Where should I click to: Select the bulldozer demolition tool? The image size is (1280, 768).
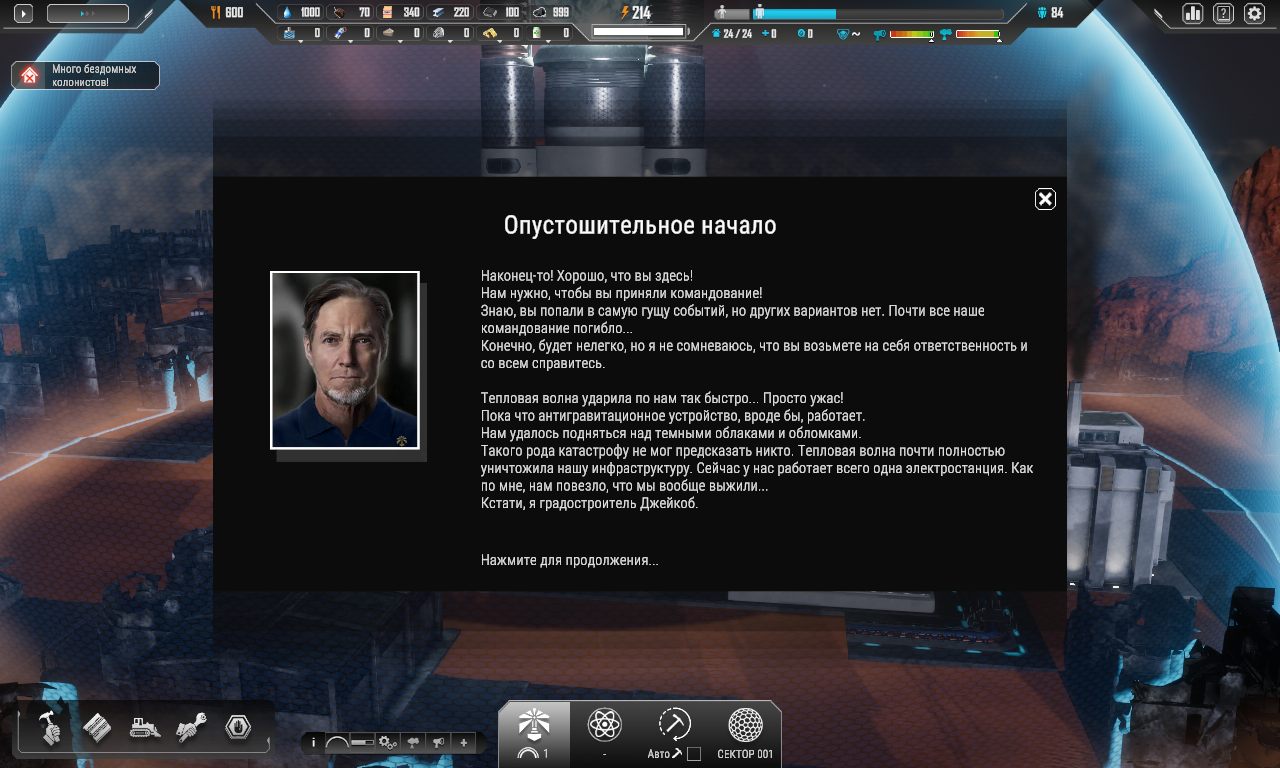(x=143, y=729)
